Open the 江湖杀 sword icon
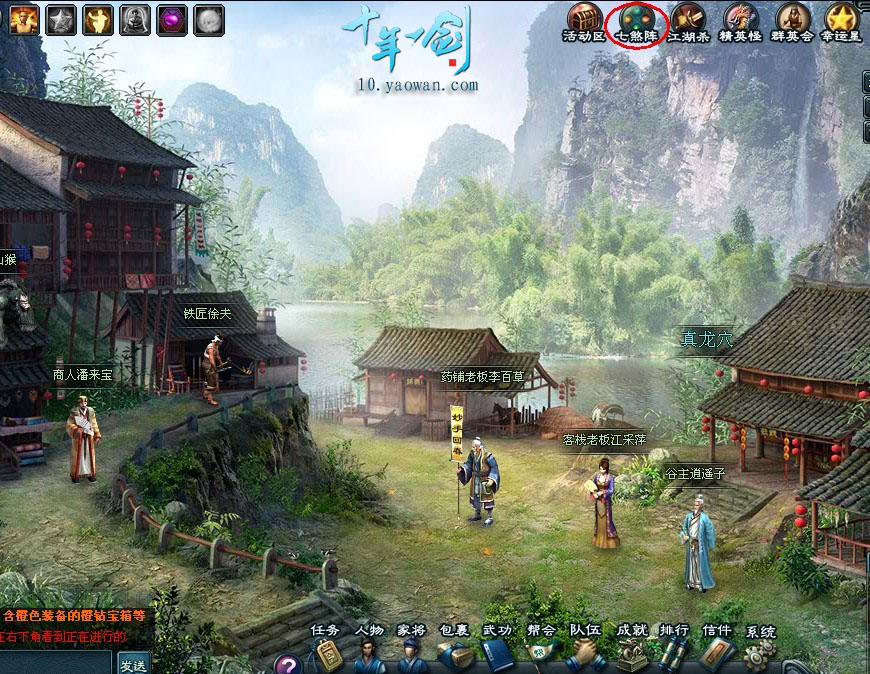The image size is (870, 674). (688, 19)
